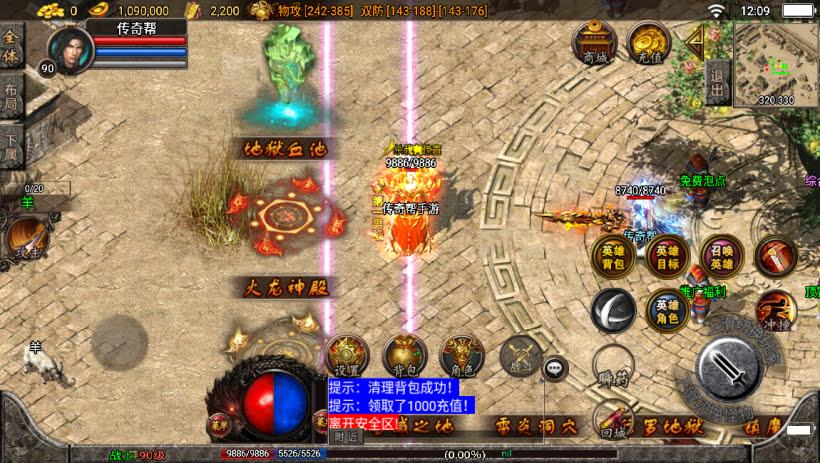
Task: Open the 商城 shop
Action: point(594,44)
